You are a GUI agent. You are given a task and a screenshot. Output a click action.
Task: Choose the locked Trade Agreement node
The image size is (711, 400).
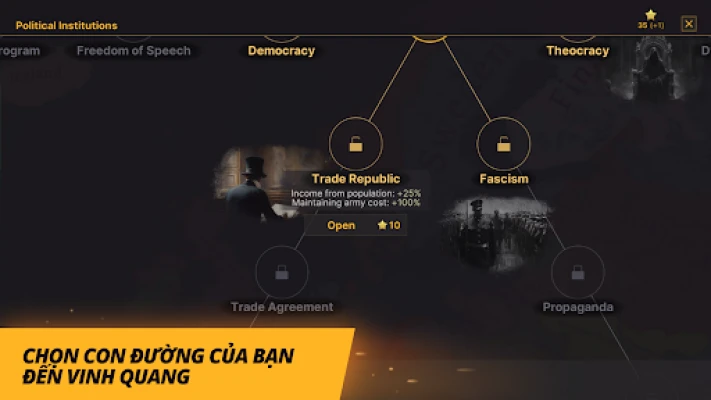pyautogui.click(x=282, y=272)
